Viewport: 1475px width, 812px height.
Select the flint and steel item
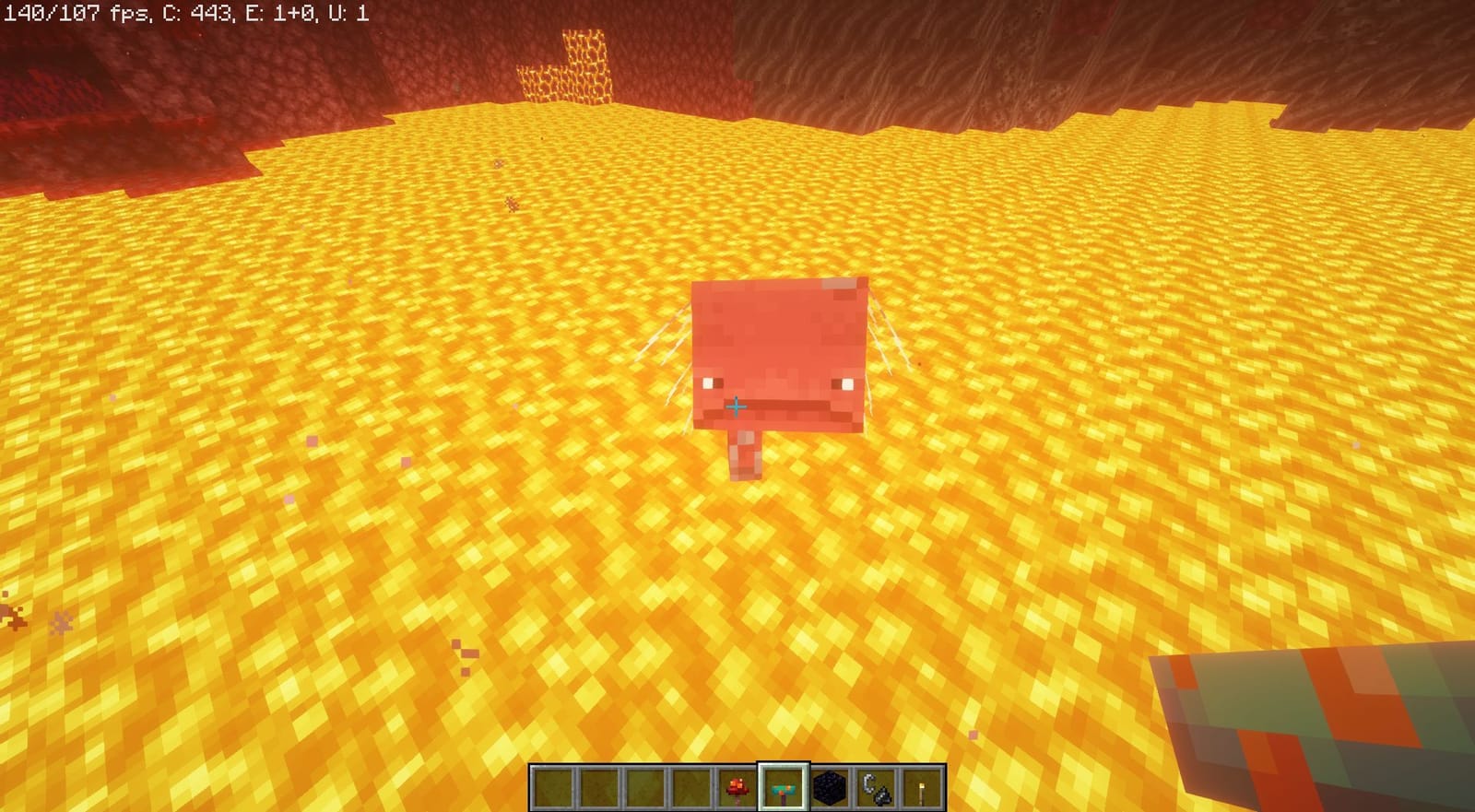876,785
